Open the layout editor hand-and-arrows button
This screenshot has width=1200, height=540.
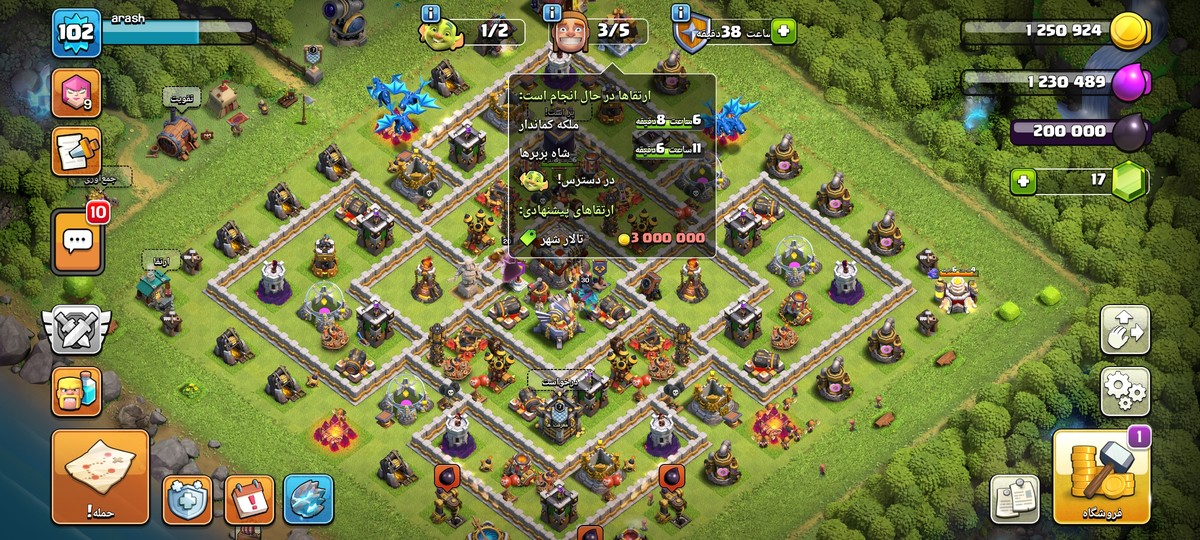click(x=1125, y=331)
